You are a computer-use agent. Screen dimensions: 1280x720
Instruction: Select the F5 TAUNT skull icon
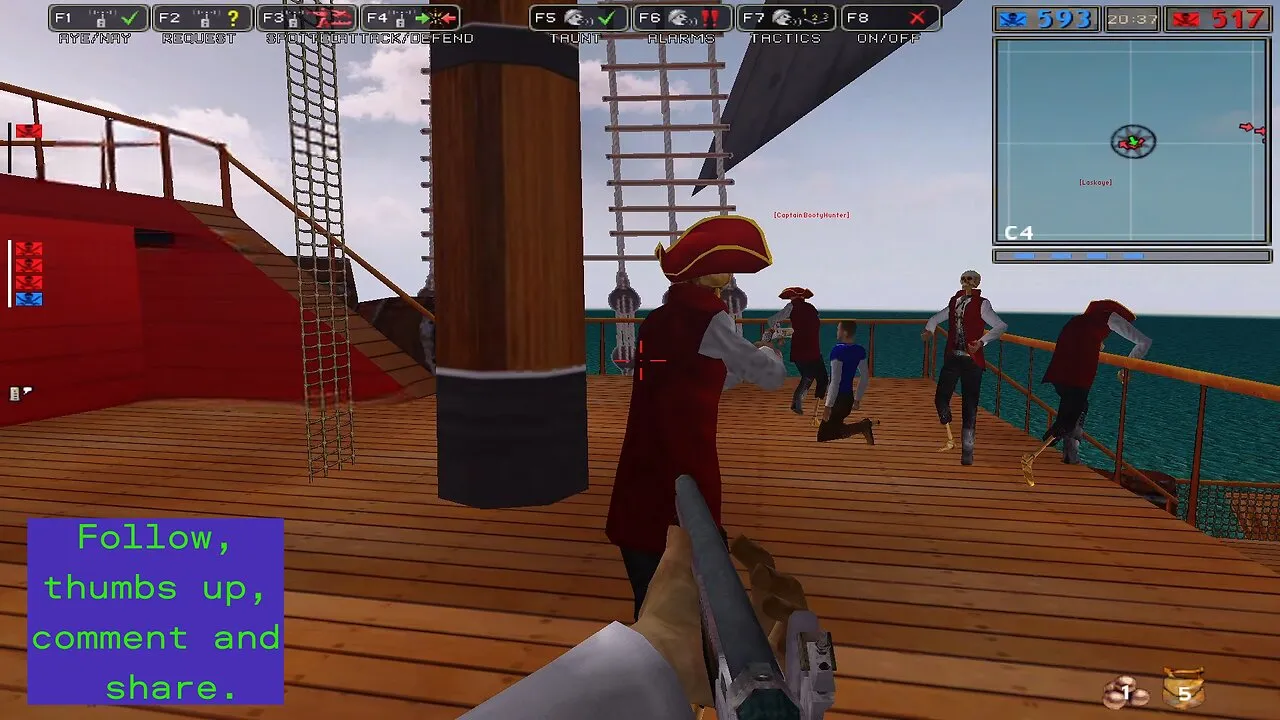coord(575,17)
